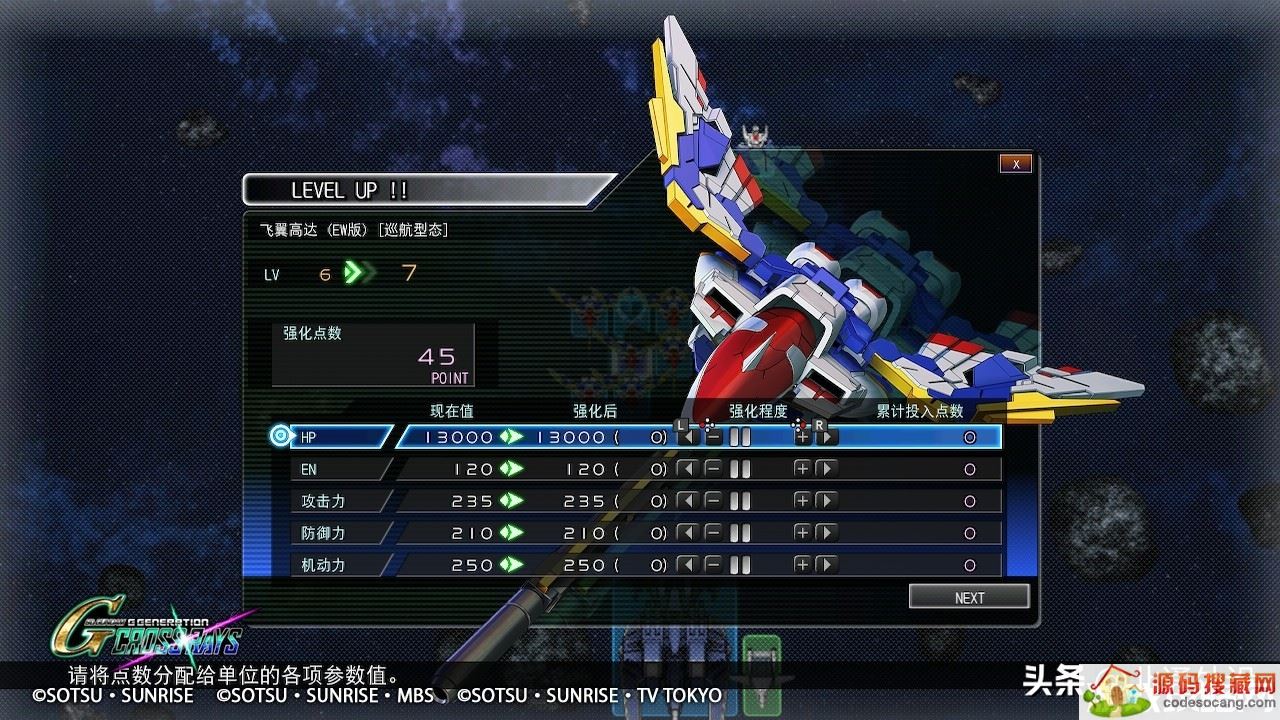Increase 机动力 using its plus button

coord(801,565)
